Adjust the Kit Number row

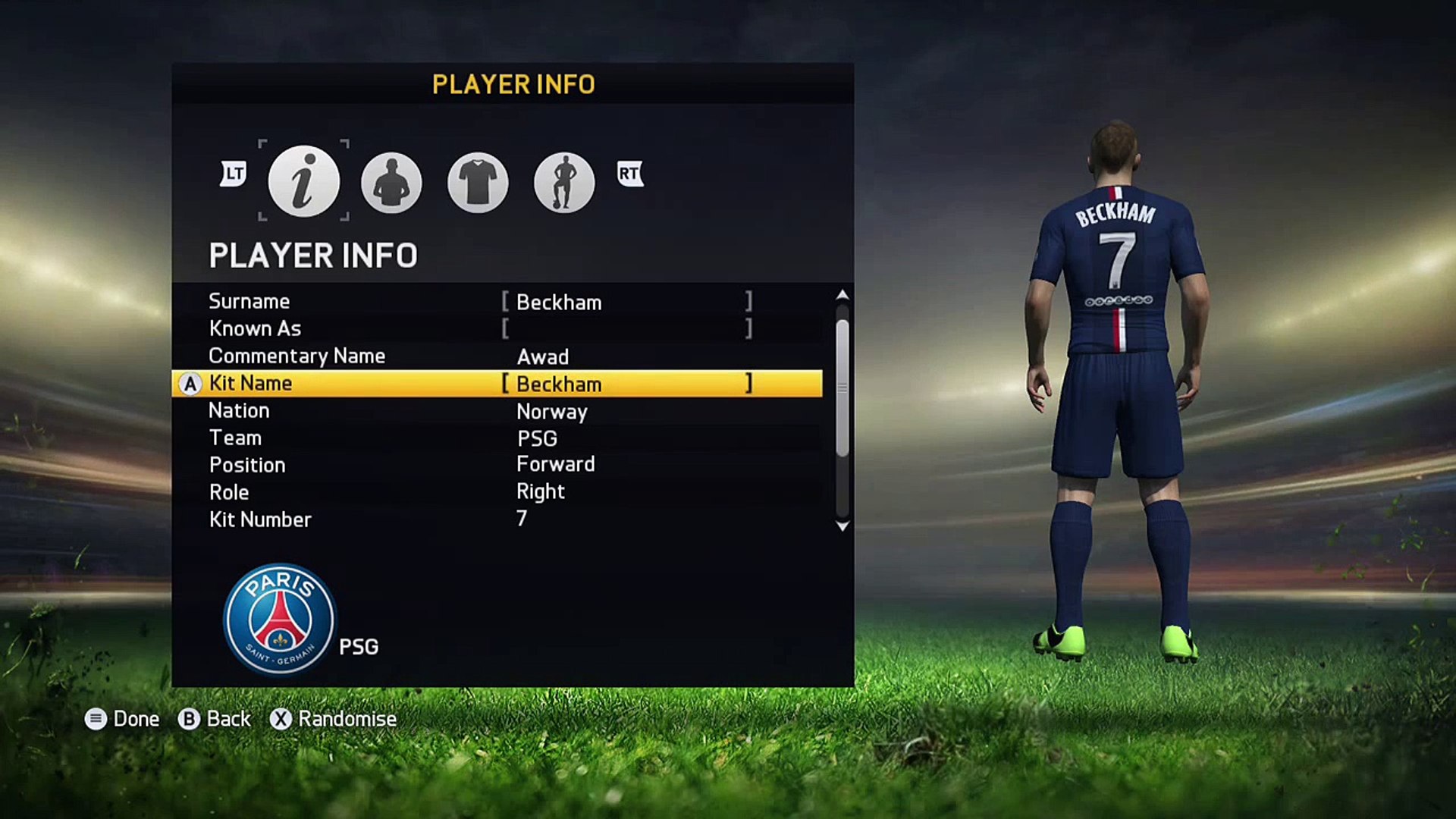497,519
